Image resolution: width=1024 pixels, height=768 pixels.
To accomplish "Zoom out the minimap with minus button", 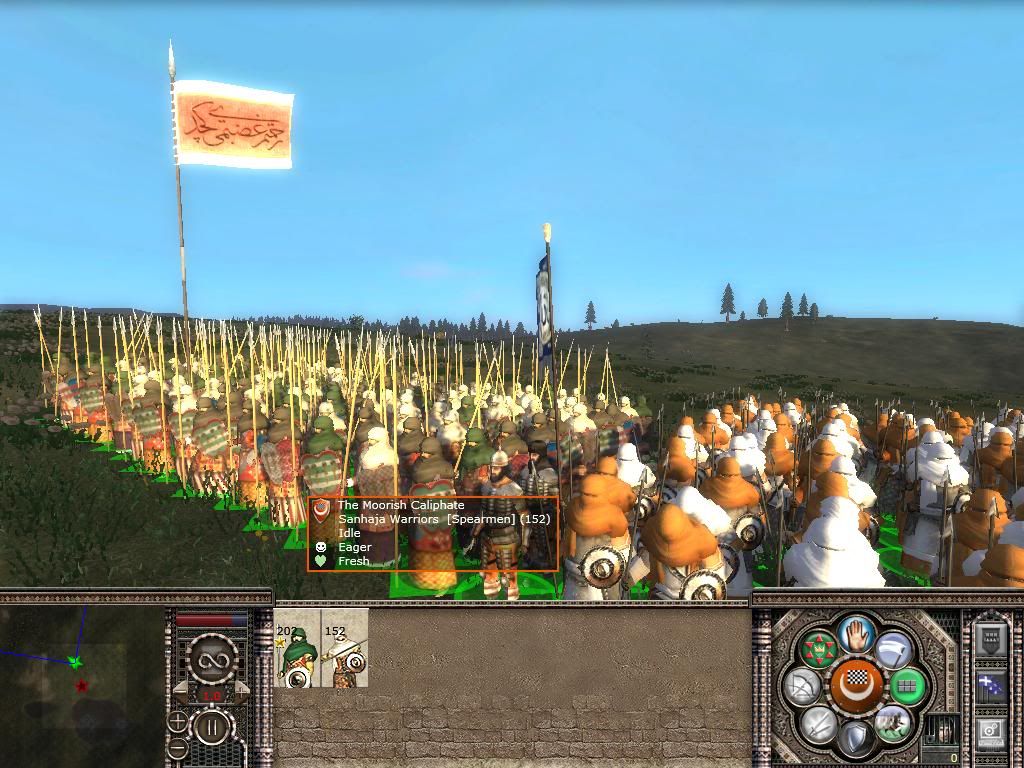I will coord(177,747).
